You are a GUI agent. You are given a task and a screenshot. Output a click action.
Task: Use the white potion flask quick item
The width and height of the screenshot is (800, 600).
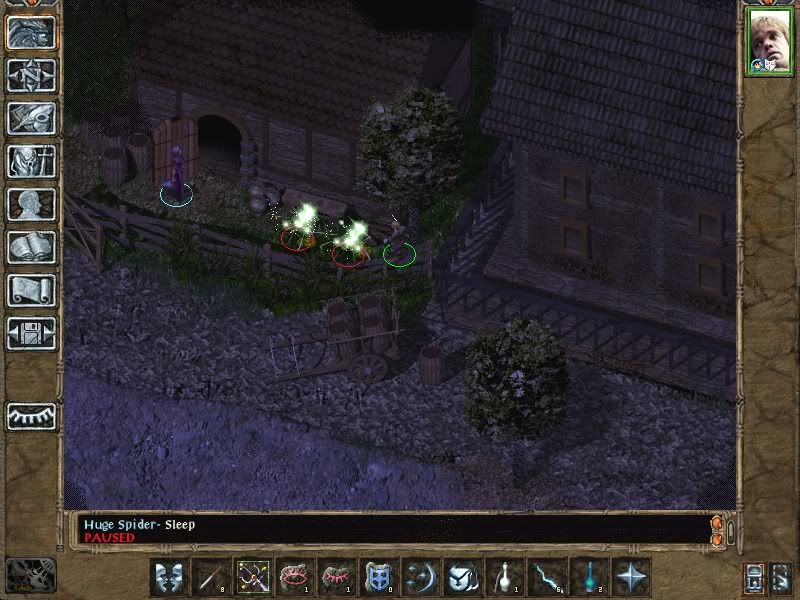point(505,577)
